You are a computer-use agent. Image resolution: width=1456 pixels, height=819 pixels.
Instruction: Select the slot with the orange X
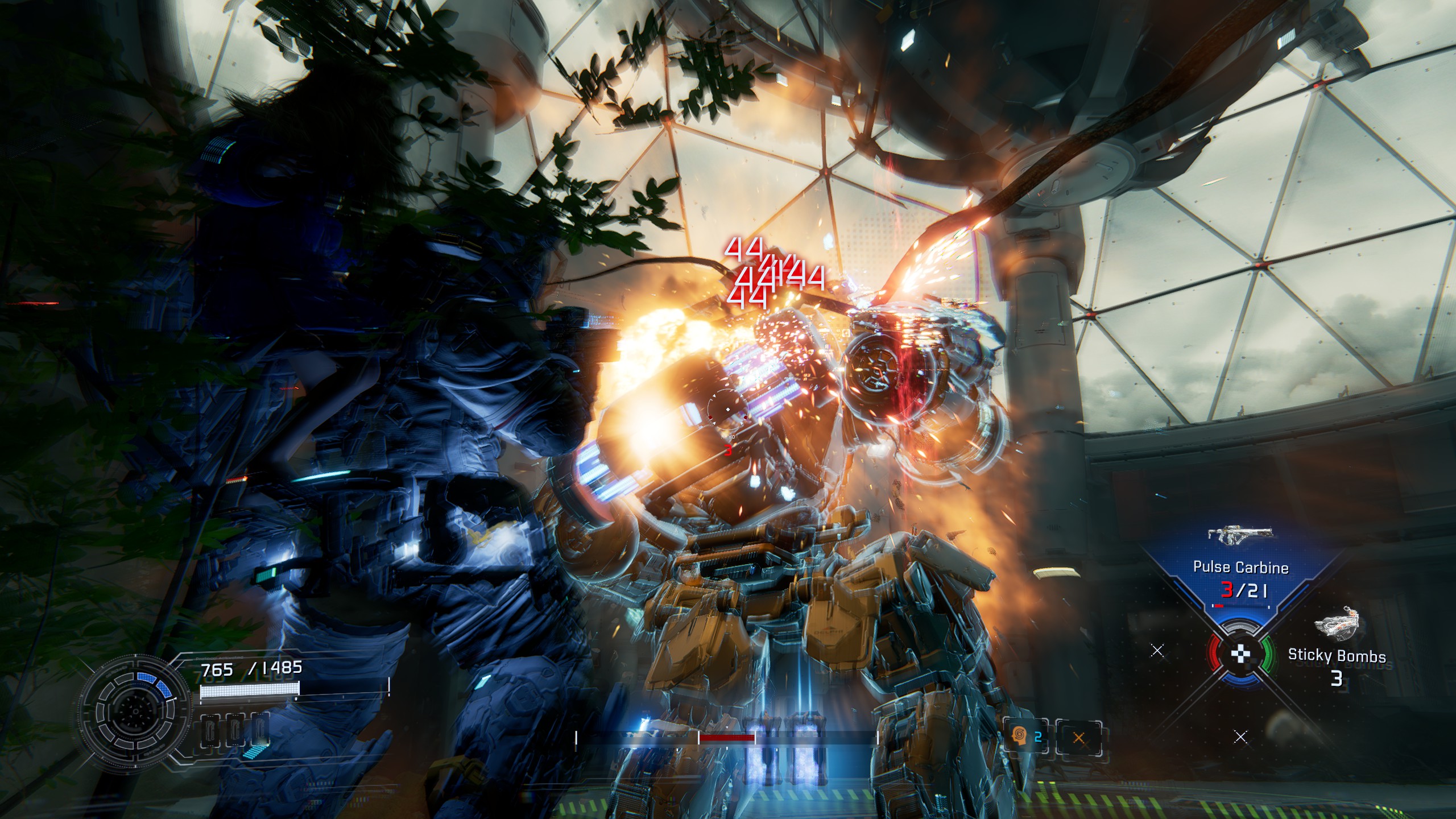pos(1078,738)
